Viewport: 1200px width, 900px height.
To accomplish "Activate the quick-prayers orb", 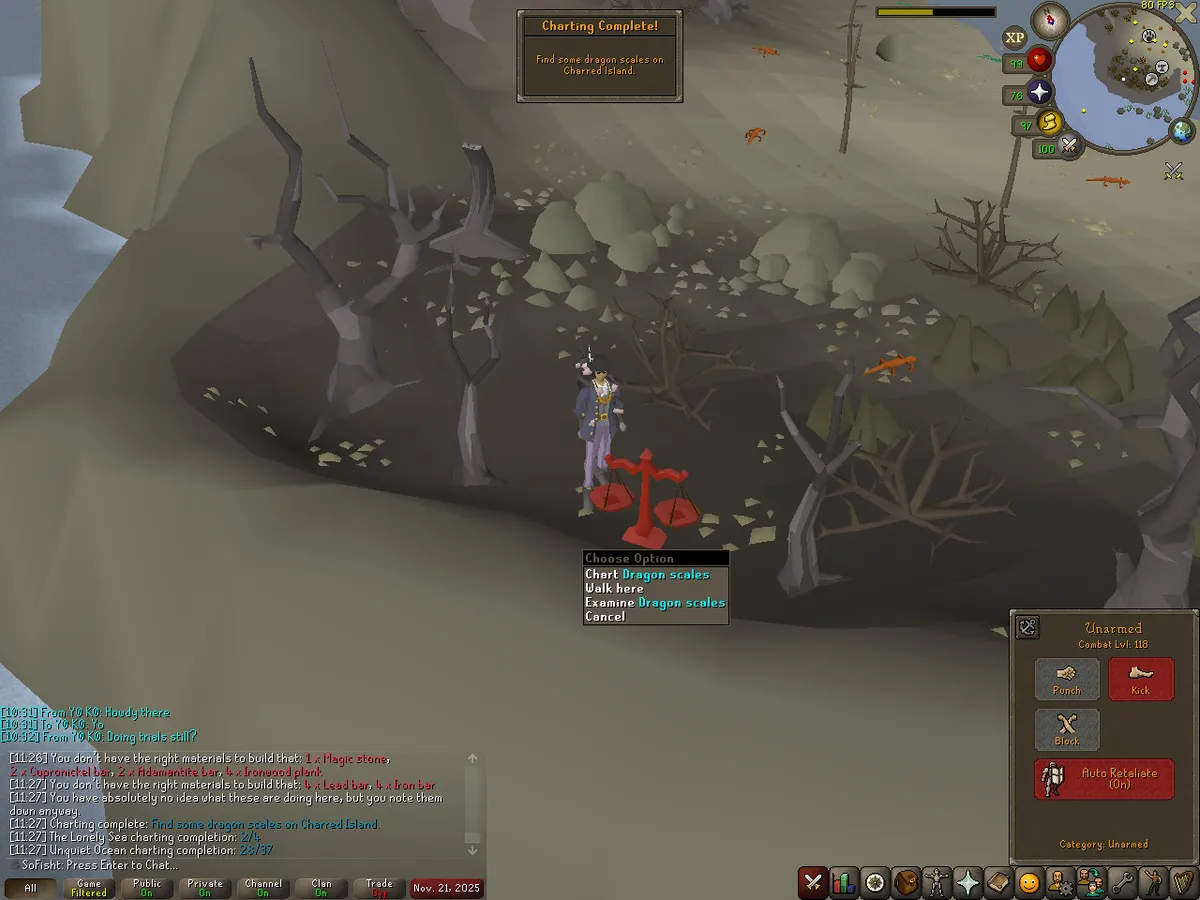I will pos(1039,93).
